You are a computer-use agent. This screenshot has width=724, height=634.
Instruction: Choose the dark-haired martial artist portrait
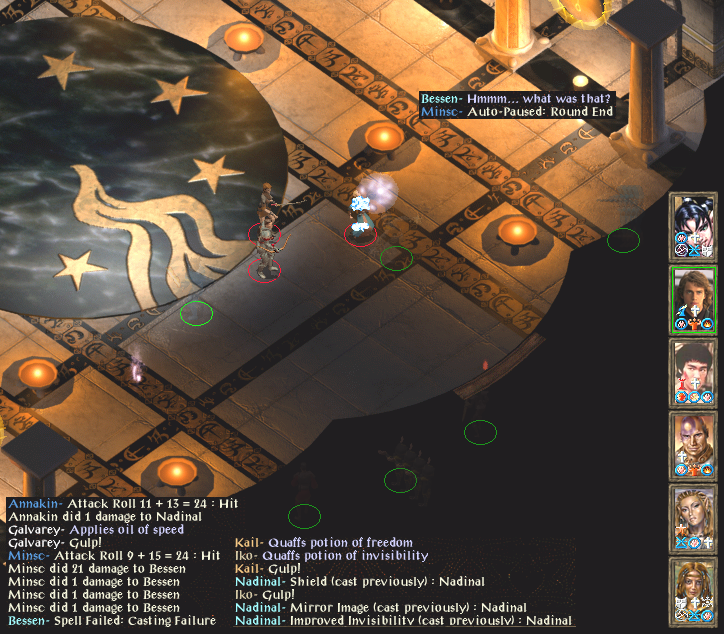click(693, 370)
